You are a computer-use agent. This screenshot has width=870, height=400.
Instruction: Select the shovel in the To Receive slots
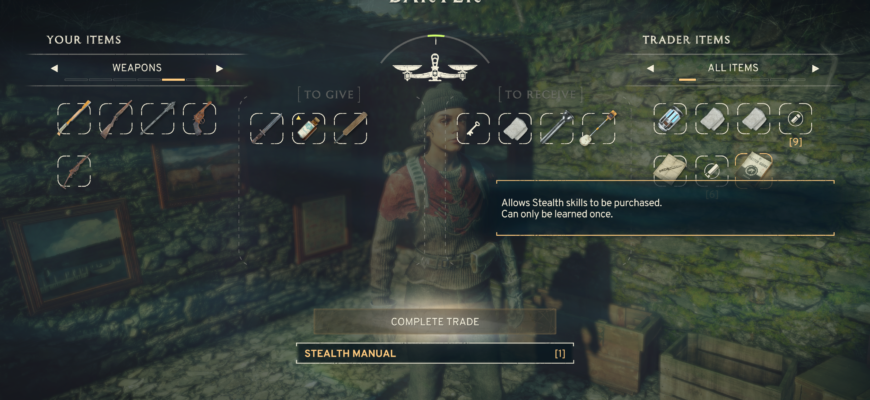(x=600, y=127)
